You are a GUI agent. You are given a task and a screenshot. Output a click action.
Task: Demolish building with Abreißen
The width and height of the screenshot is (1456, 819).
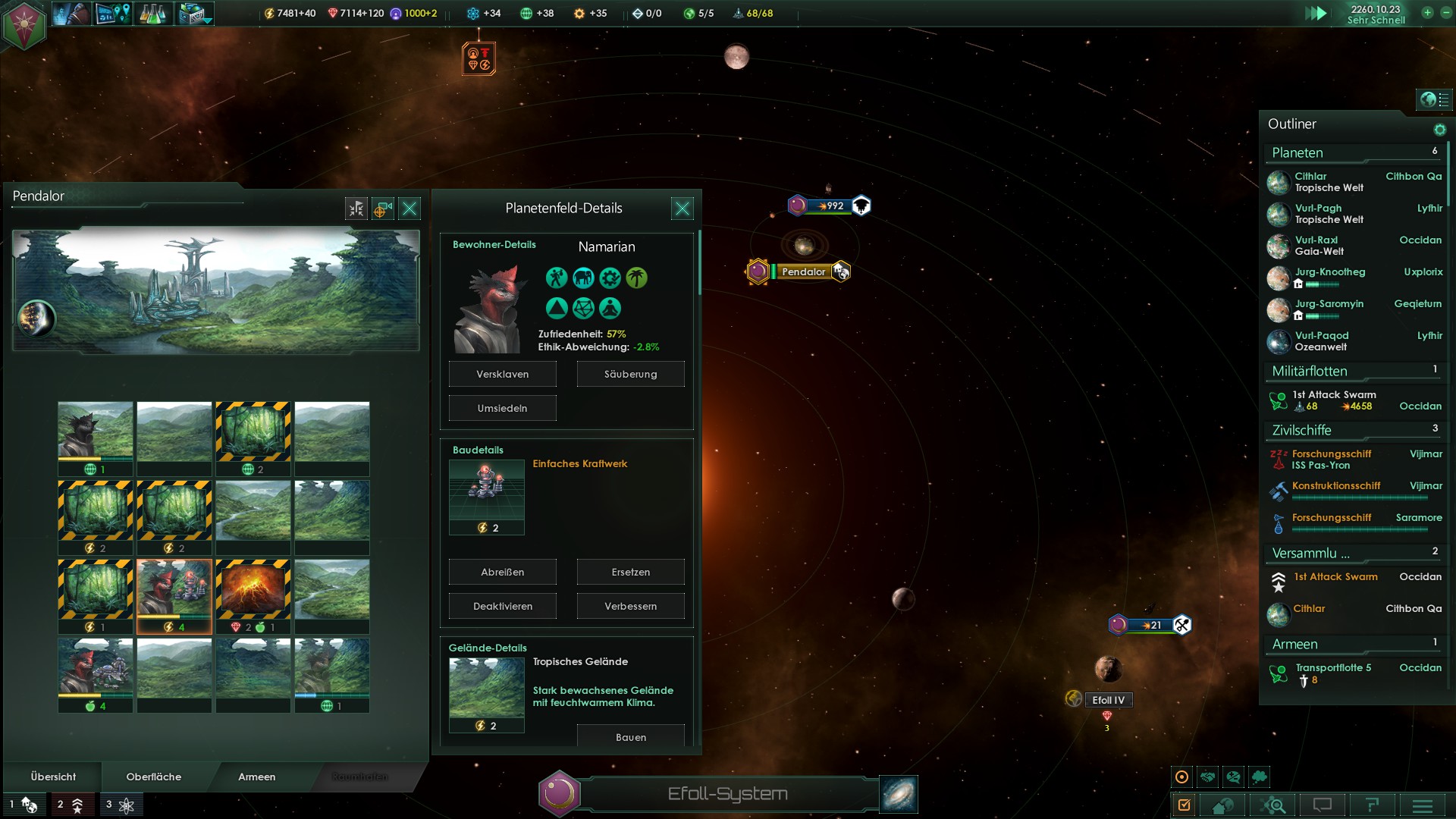pyautogui.click(x=502, y=572)
